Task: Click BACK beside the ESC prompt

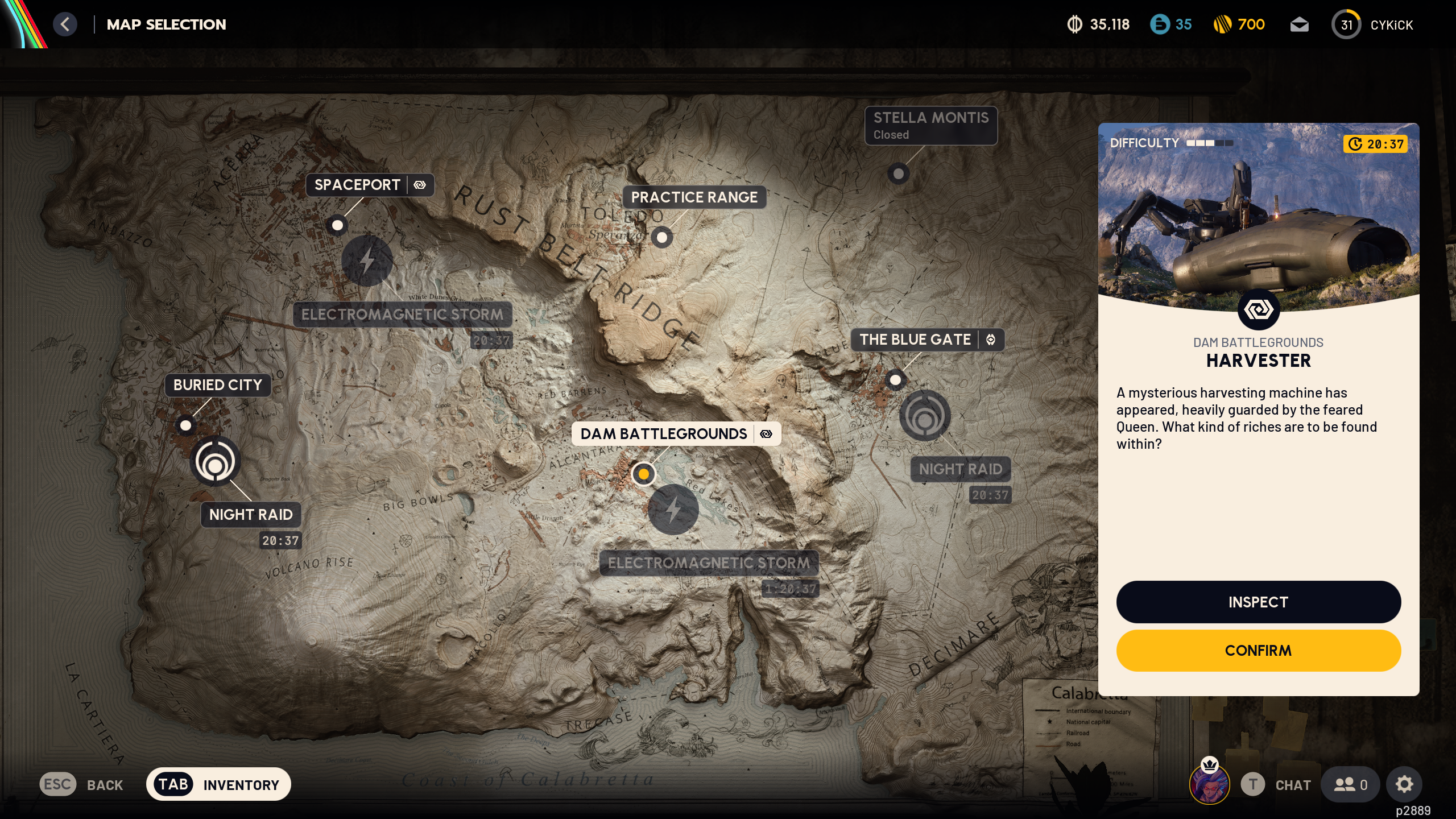Action: (x=105, y=784)
